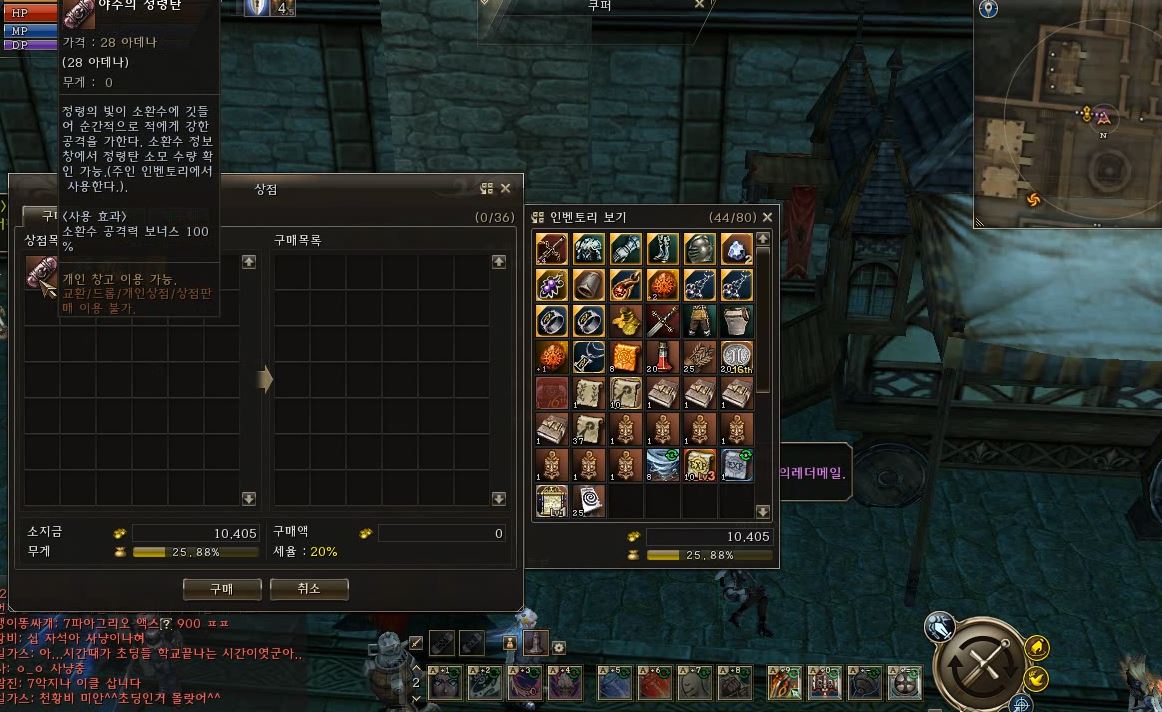The width and height of the screenshot is (1162, 712).
Task: Cancel the shop with 취소 button
Action: click(308, 589)
